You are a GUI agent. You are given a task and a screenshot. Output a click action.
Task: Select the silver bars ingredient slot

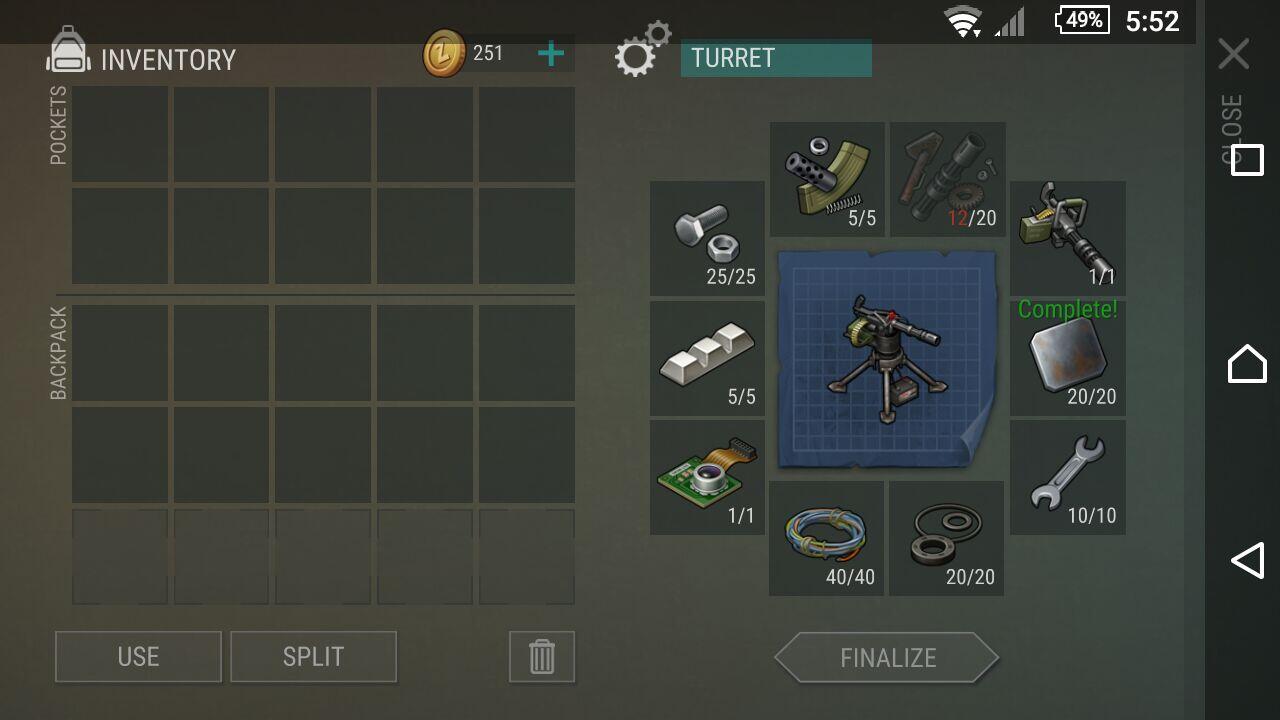[707, 358]
